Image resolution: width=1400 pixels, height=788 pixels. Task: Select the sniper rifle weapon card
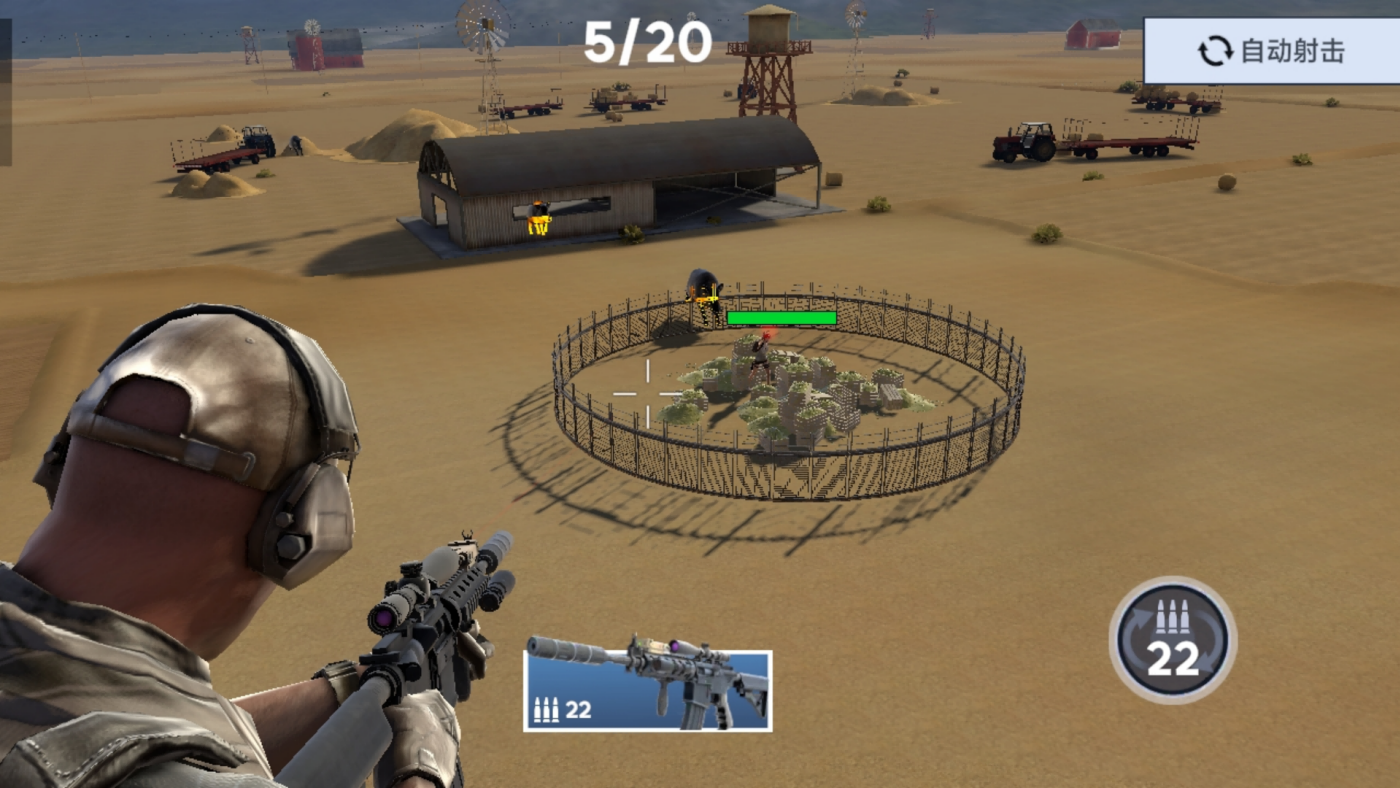[647, 690]
